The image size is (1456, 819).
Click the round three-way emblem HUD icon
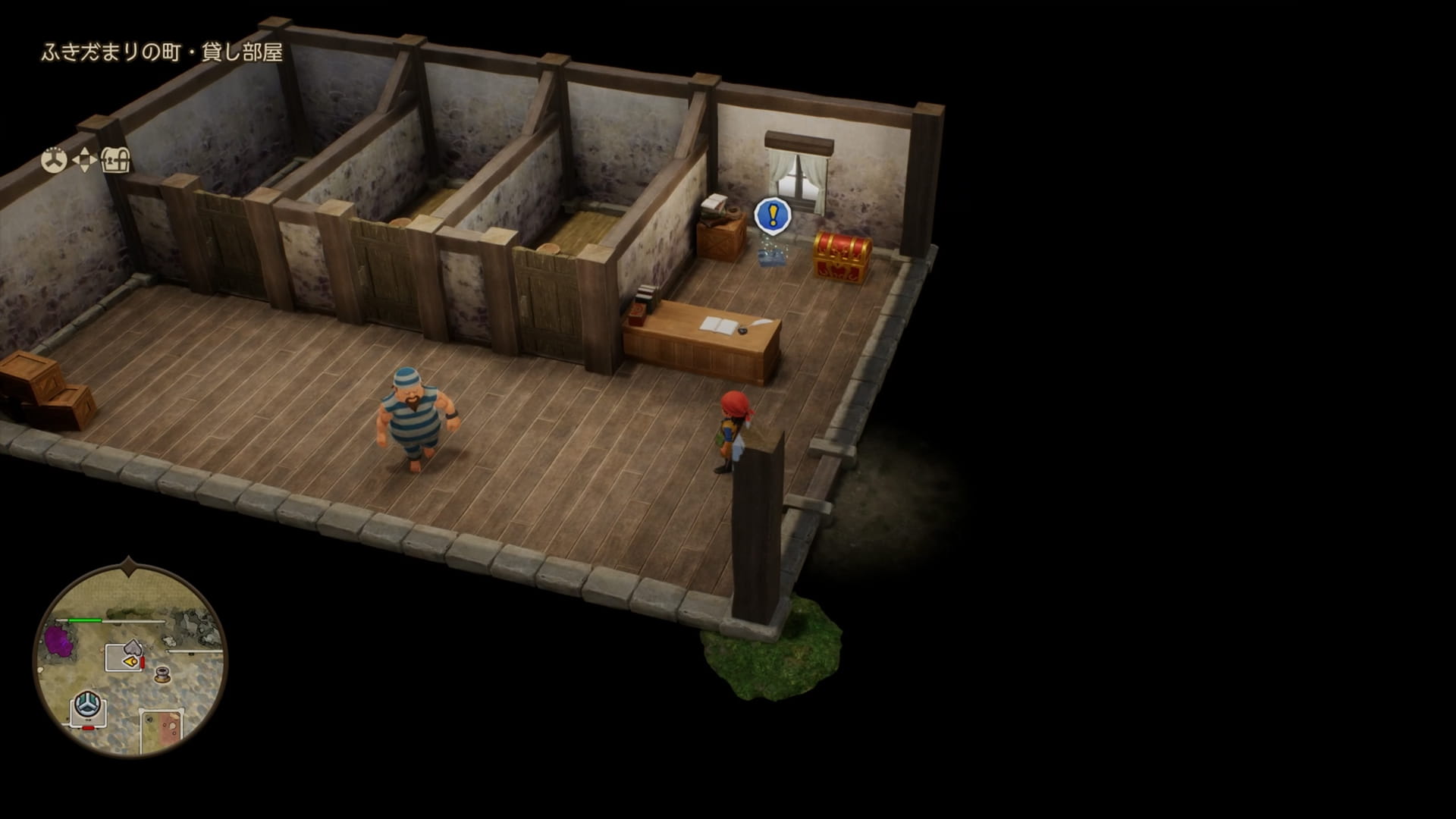click(53, 160)
